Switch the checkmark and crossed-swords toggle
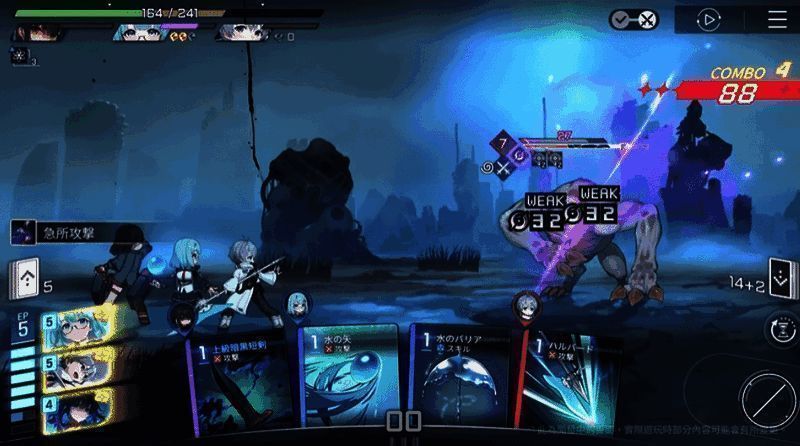Viewport: 800px width, 446px height. (634, 19)
